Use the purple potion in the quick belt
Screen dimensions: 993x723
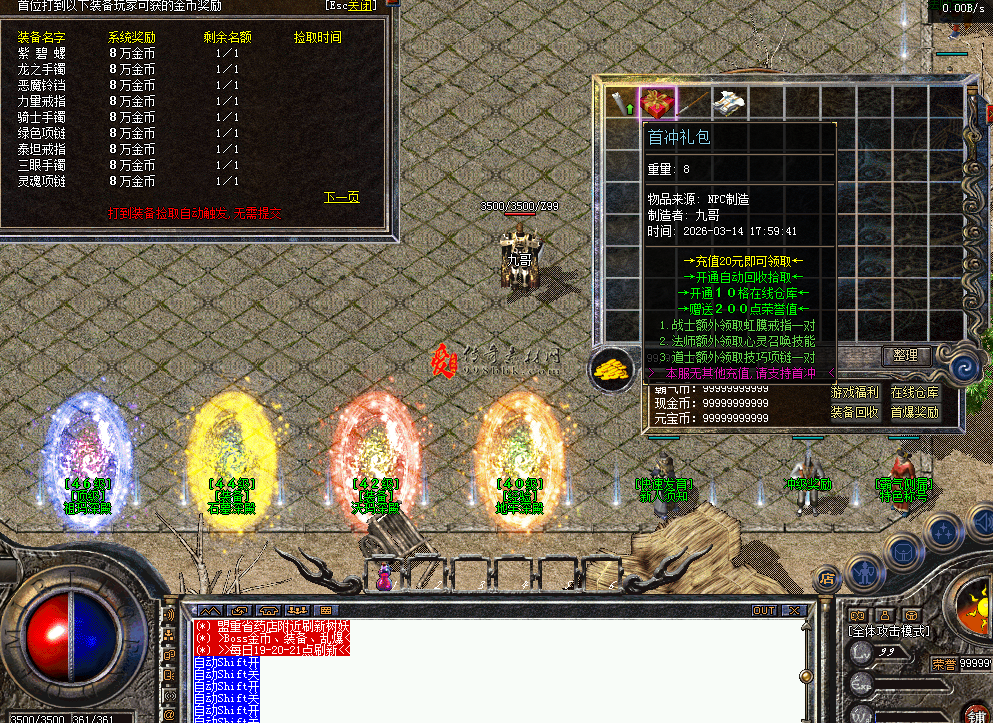pos(384,577)
